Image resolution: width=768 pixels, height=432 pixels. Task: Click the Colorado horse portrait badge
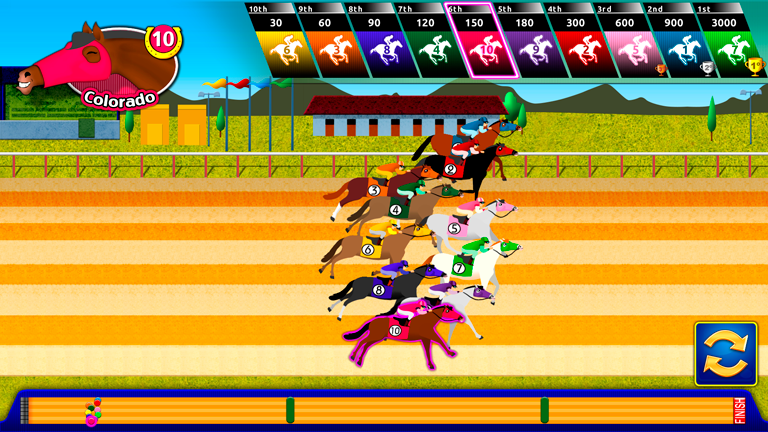[x=98, y=65]
